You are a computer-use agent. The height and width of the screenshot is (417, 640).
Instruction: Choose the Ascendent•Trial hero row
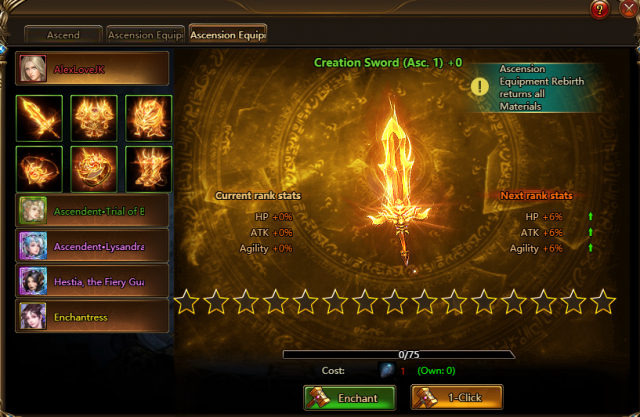92,210
